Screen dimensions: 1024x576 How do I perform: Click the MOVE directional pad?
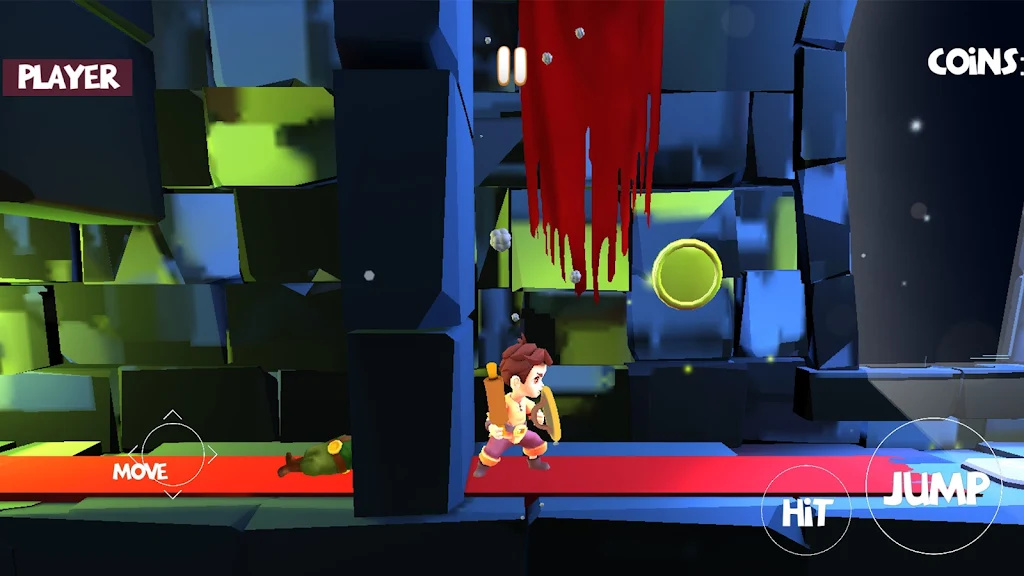(172, 455)
